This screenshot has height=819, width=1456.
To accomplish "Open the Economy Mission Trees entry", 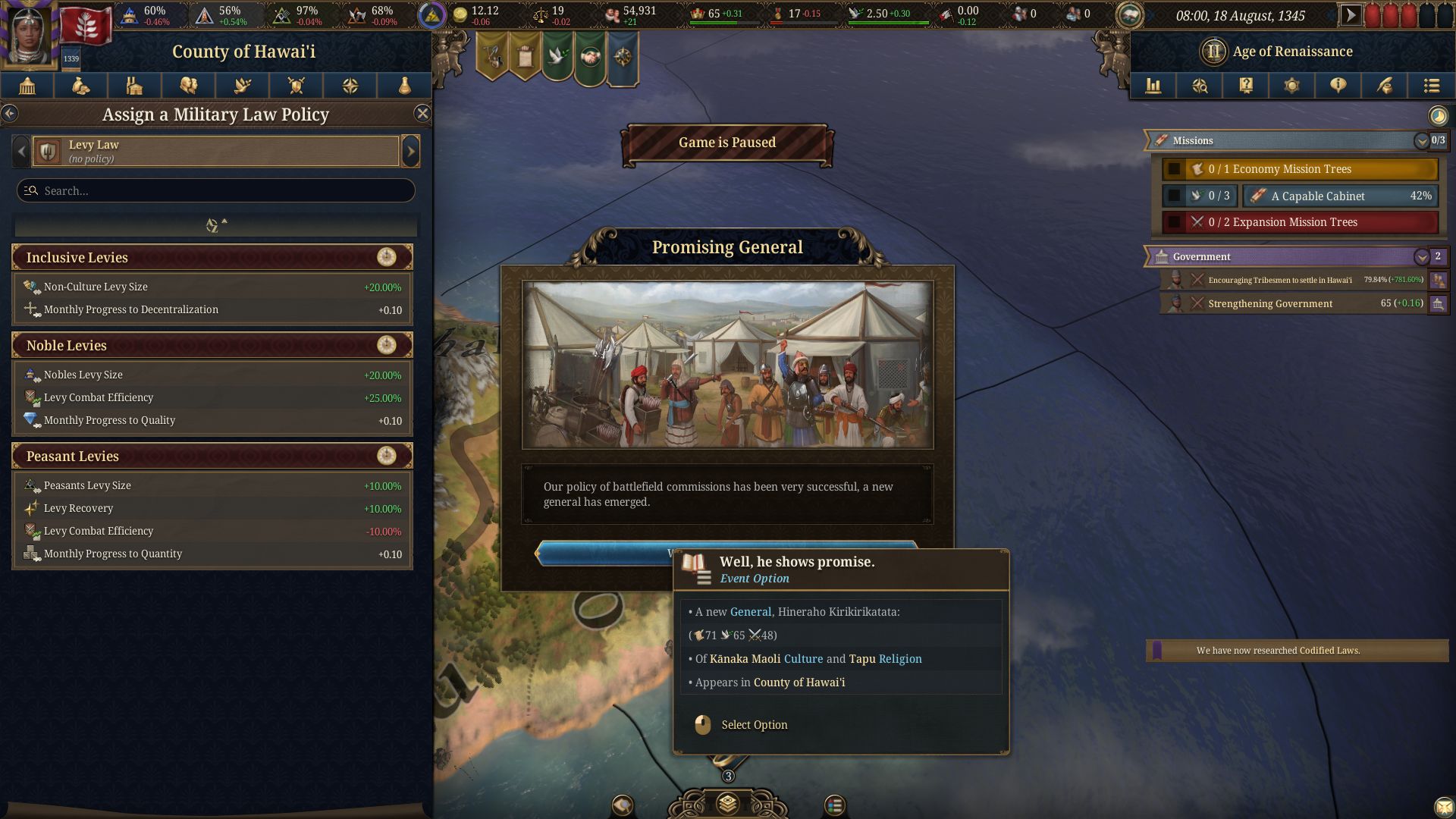I will pos(1300,169).
